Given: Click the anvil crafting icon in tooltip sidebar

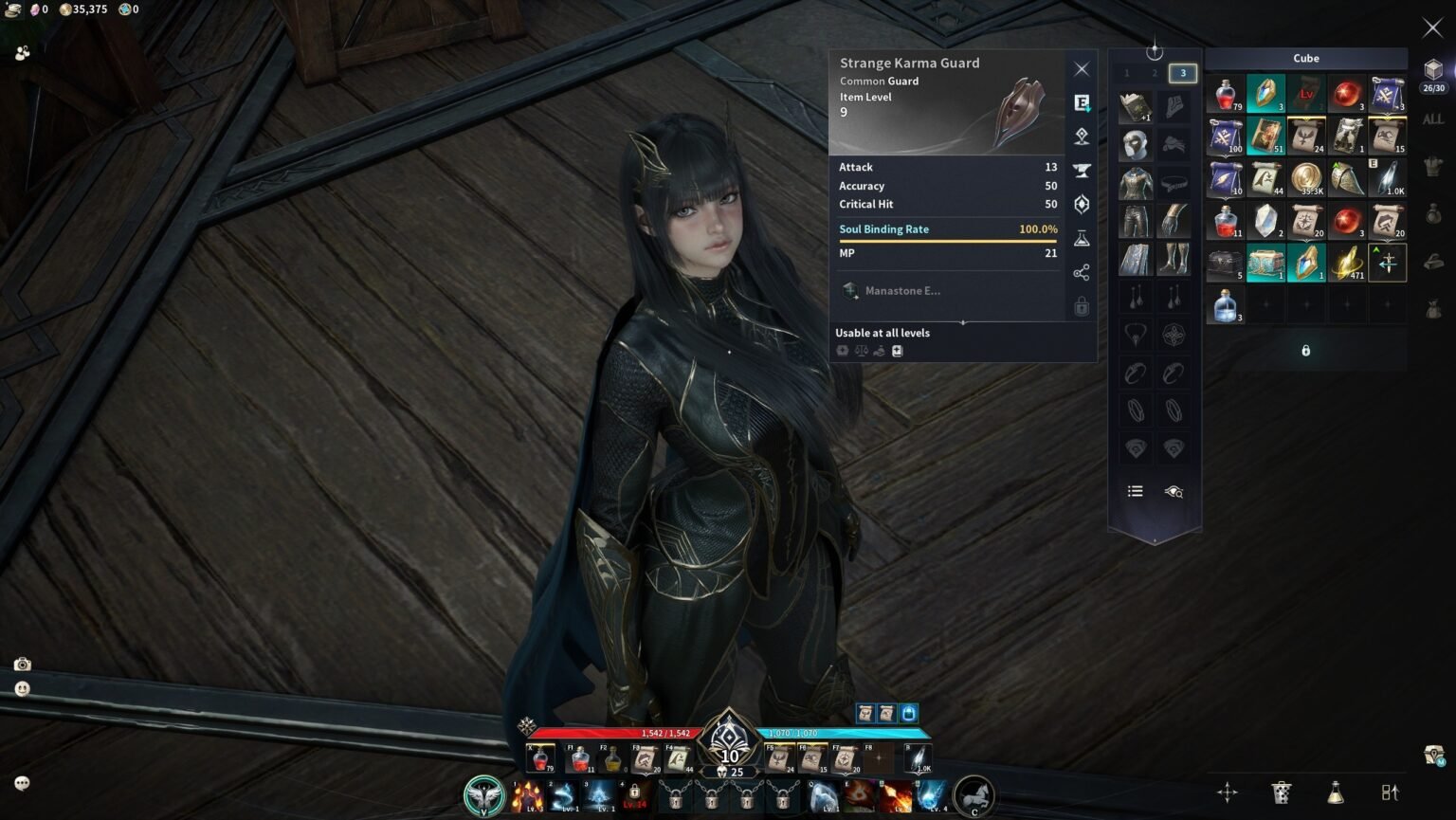Looking at the screenshot, I should point(1082,171).
